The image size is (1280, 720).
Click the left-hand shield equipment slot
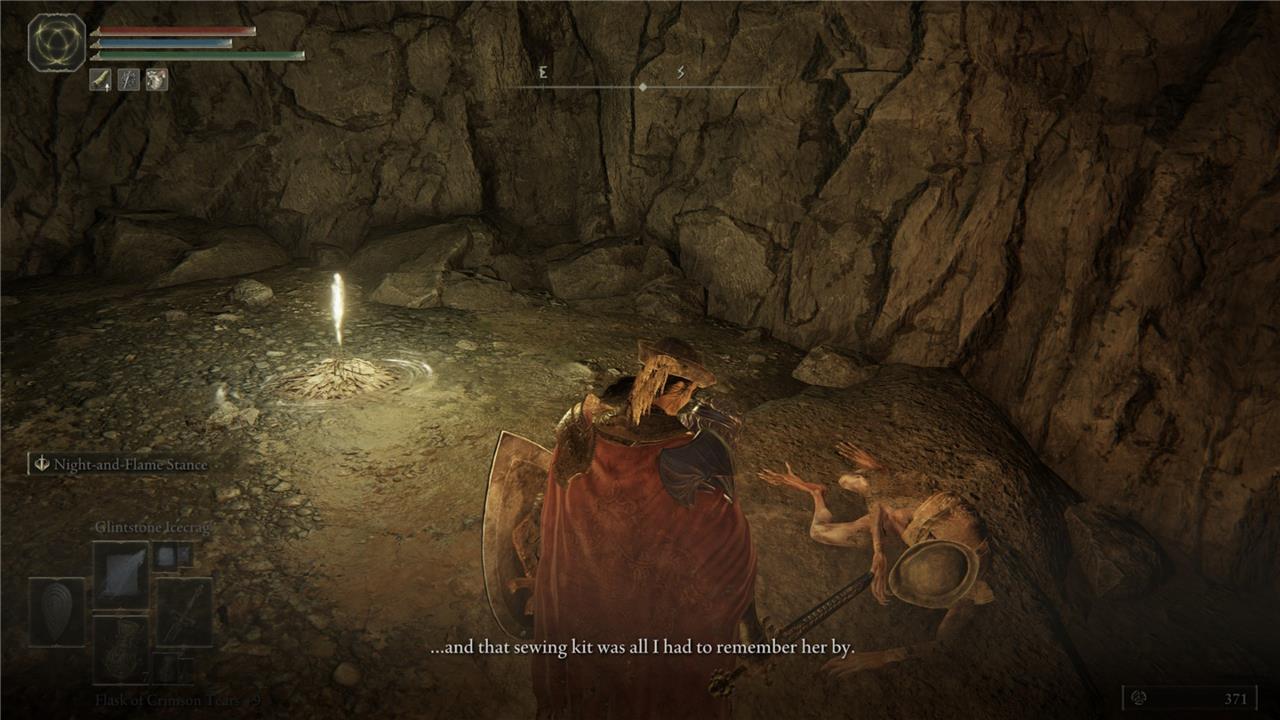click(x=56, y=611)
